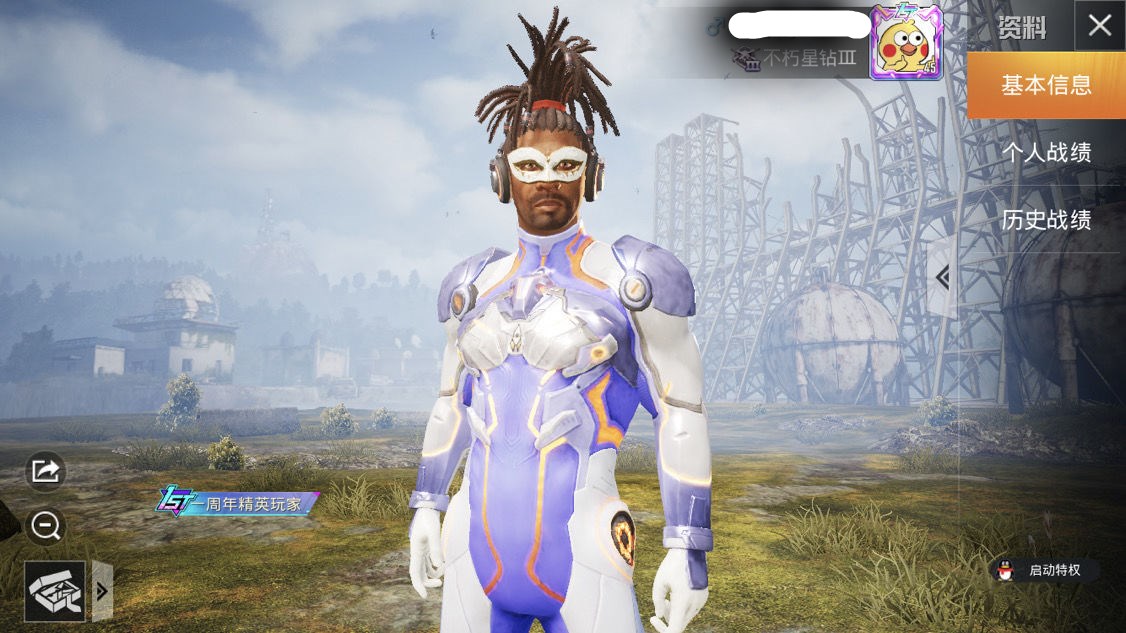
Task: Show the 历史战绩 tab
Action: click(x=1046, y=220)
